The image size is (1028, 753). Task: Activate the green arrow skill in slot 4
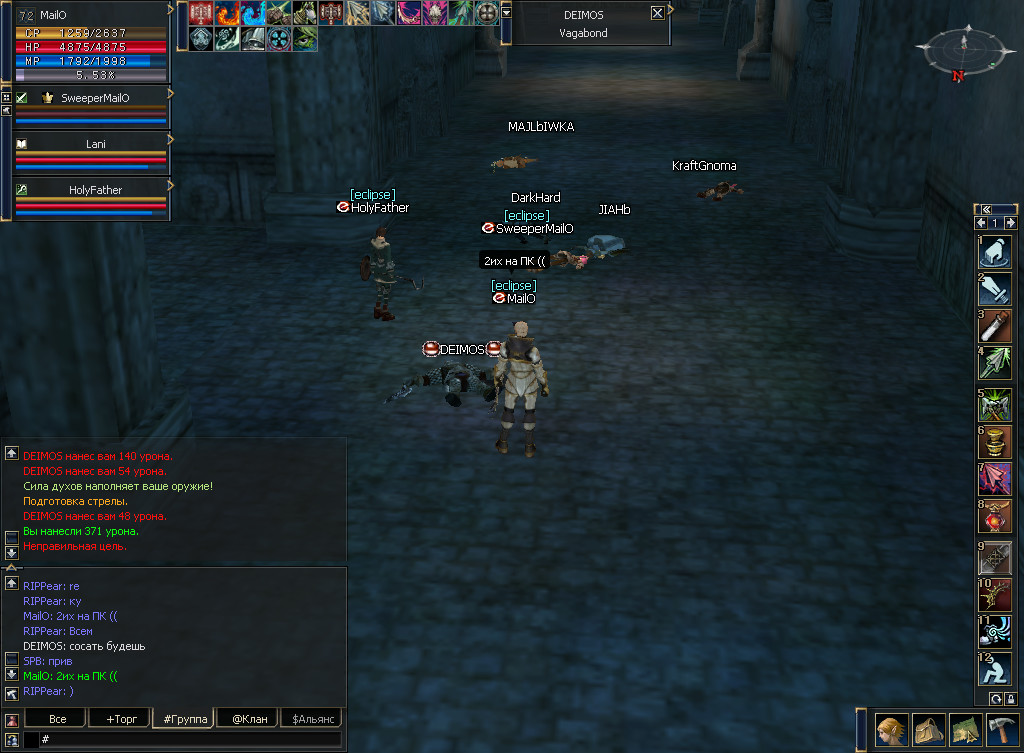click(995, 364)
